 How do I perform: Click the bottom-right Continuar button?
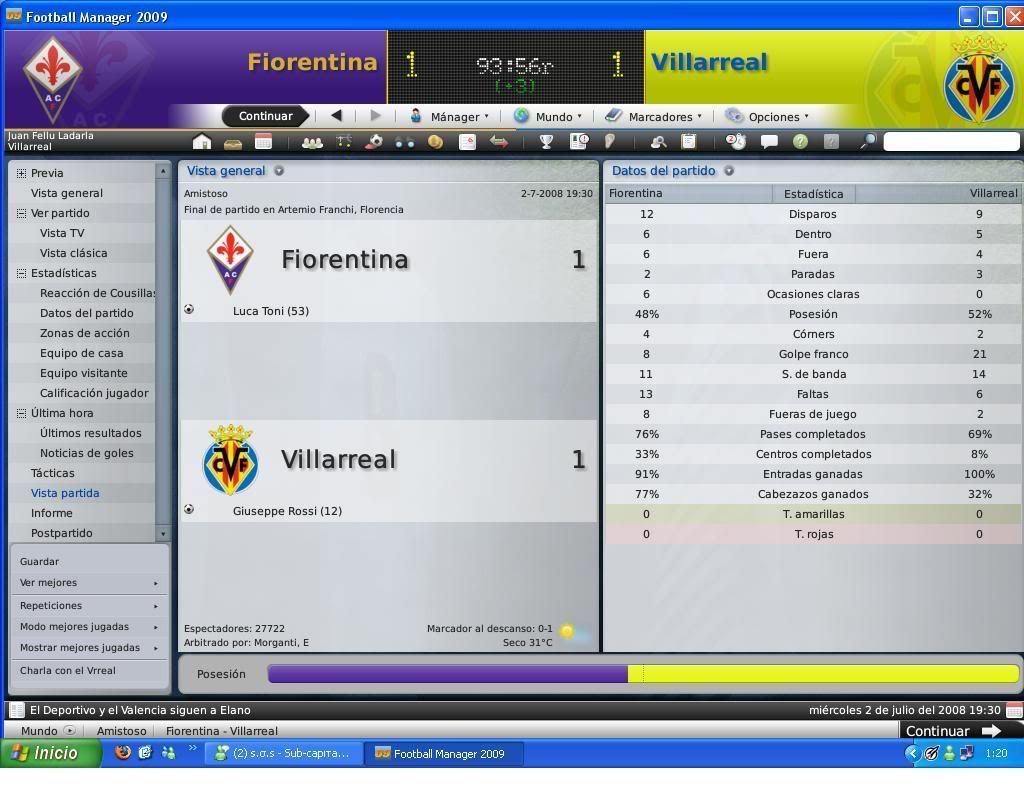click(x=952, y=731)
